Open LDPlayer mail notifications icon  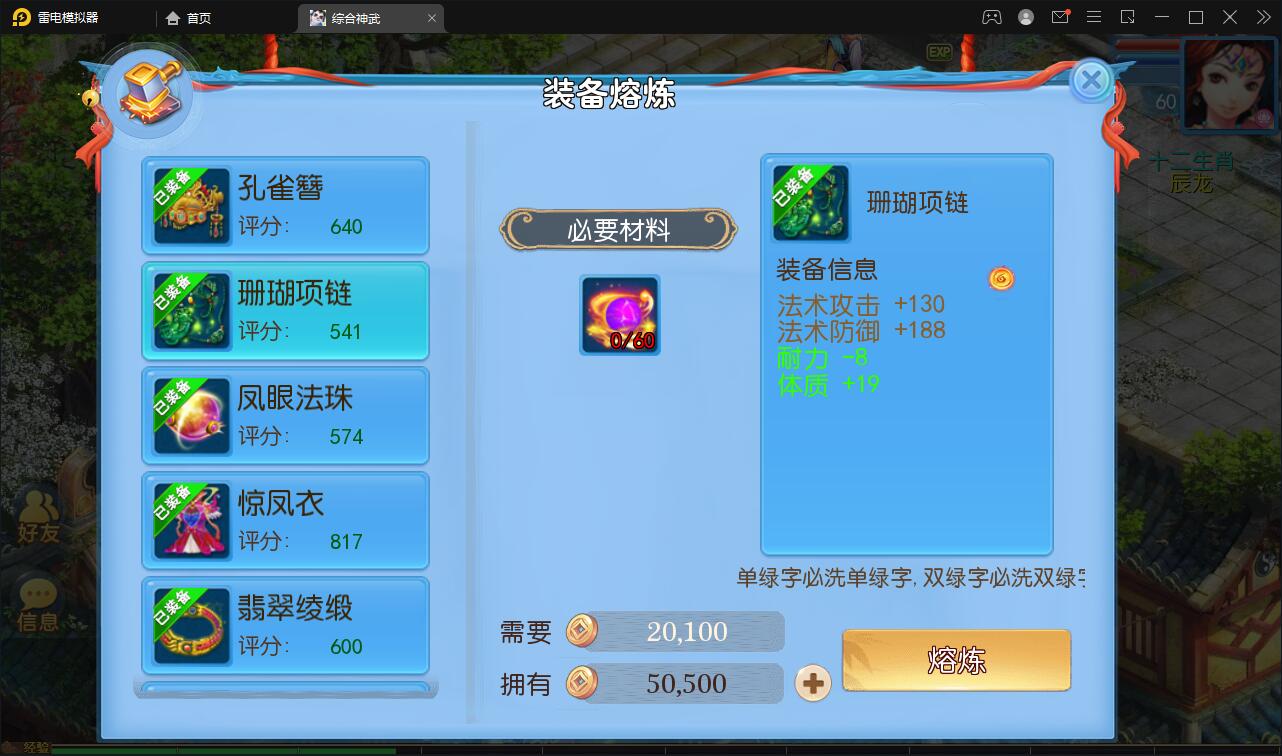1062,16
